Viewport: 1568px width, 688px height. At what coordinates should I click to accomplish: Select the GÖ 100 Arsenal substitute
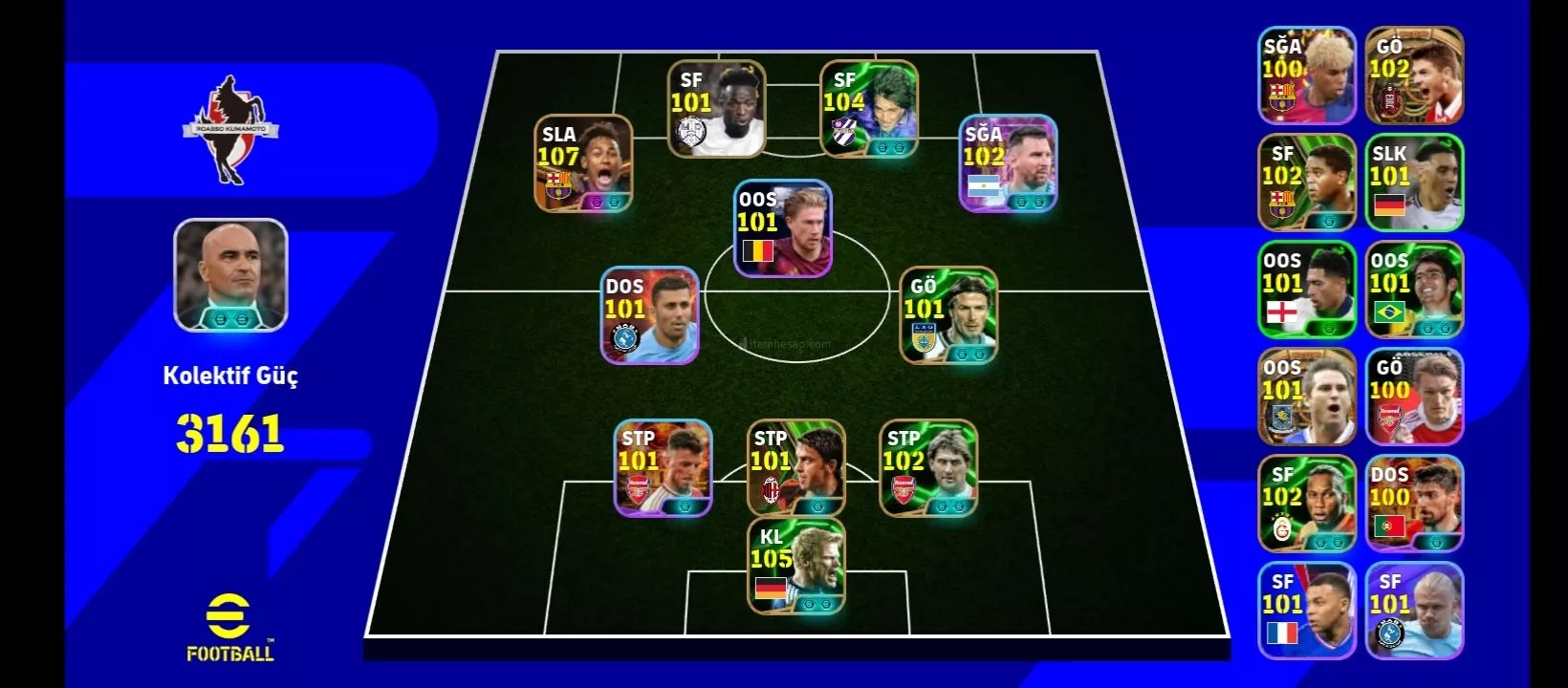[1414, 397]
